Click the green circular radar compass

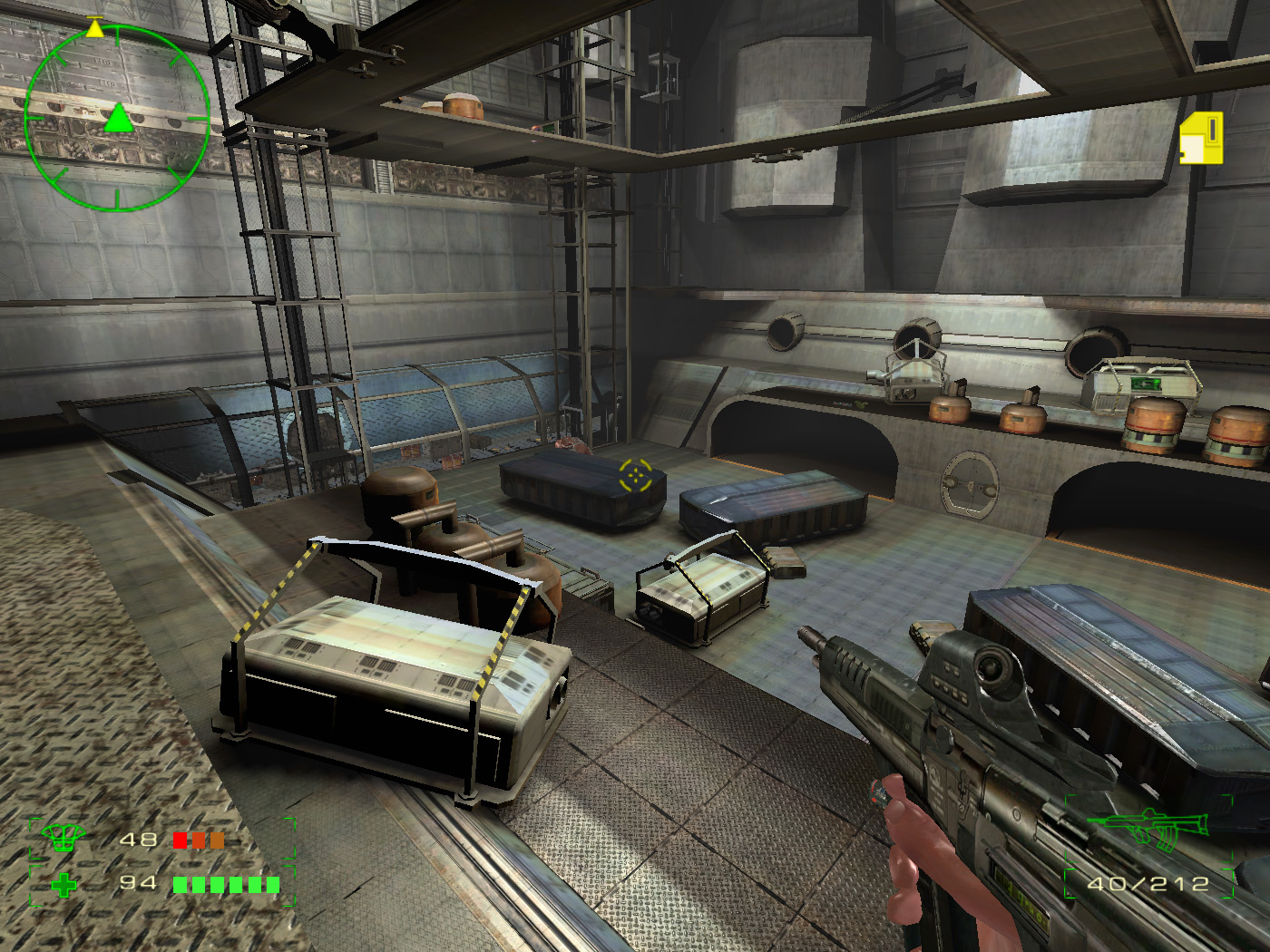point(117,119)
